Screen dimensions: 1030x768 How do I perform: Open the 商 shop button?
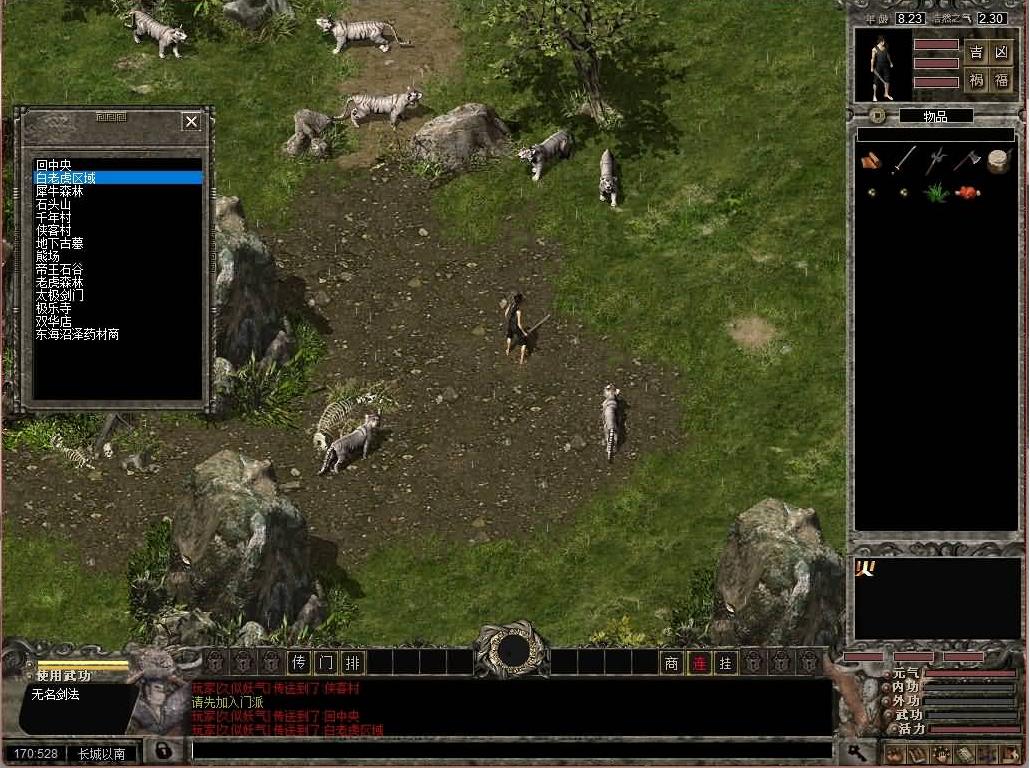[672, 663]
